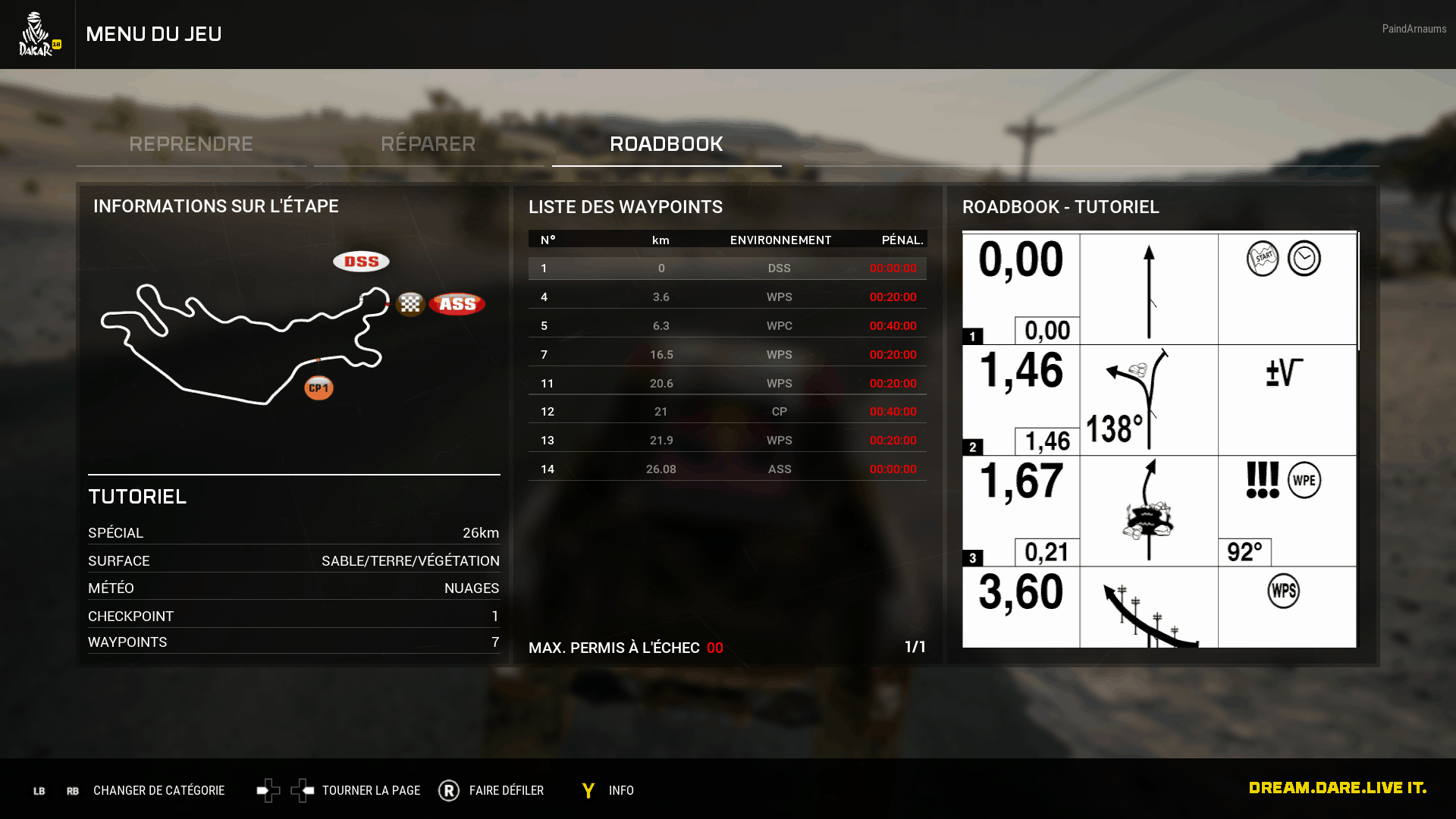Select waypoint 13 at 21.9 km
This screenshot has width=1456, height=819.
pyautogui.click(x=727, y=441)
